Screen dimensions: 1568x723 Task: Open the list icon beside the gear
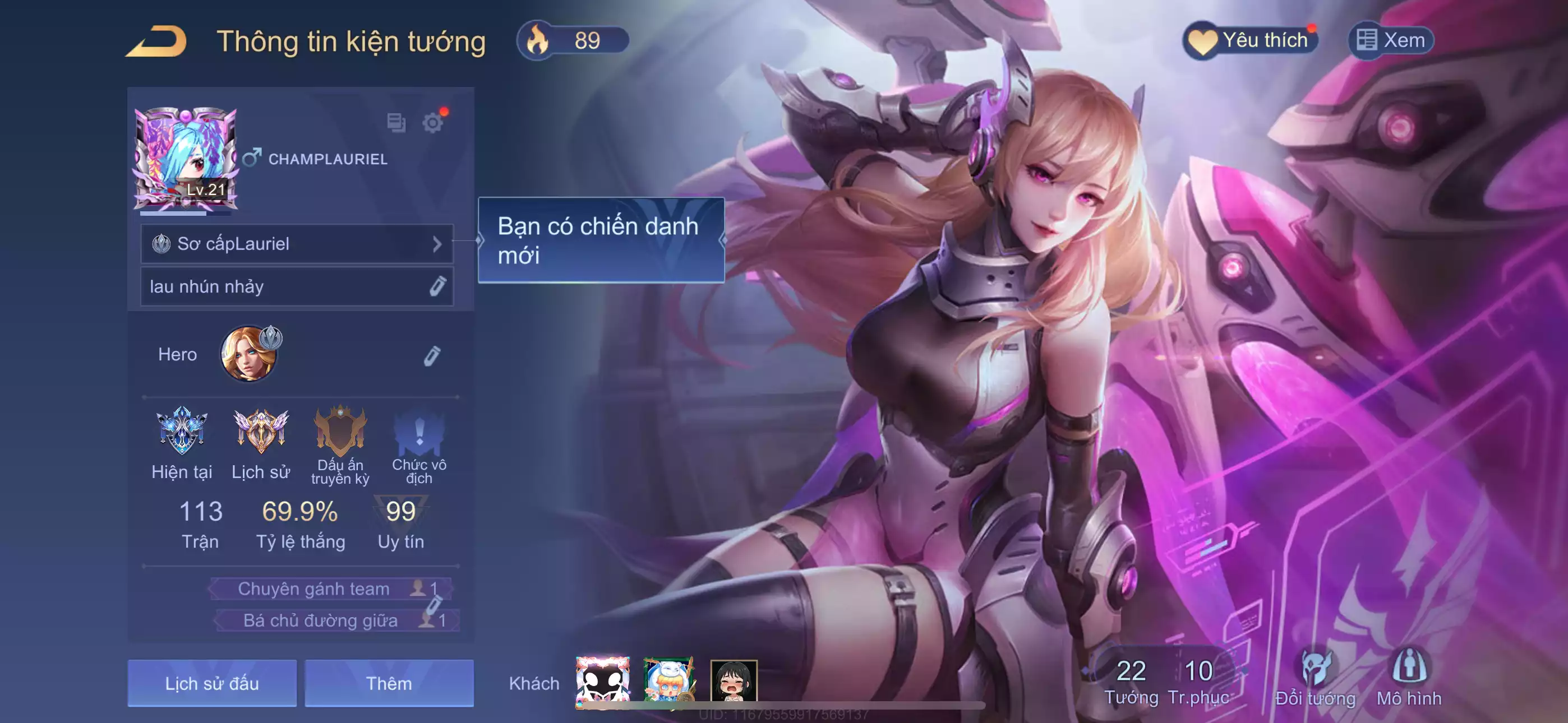click(x=396, y=123)
